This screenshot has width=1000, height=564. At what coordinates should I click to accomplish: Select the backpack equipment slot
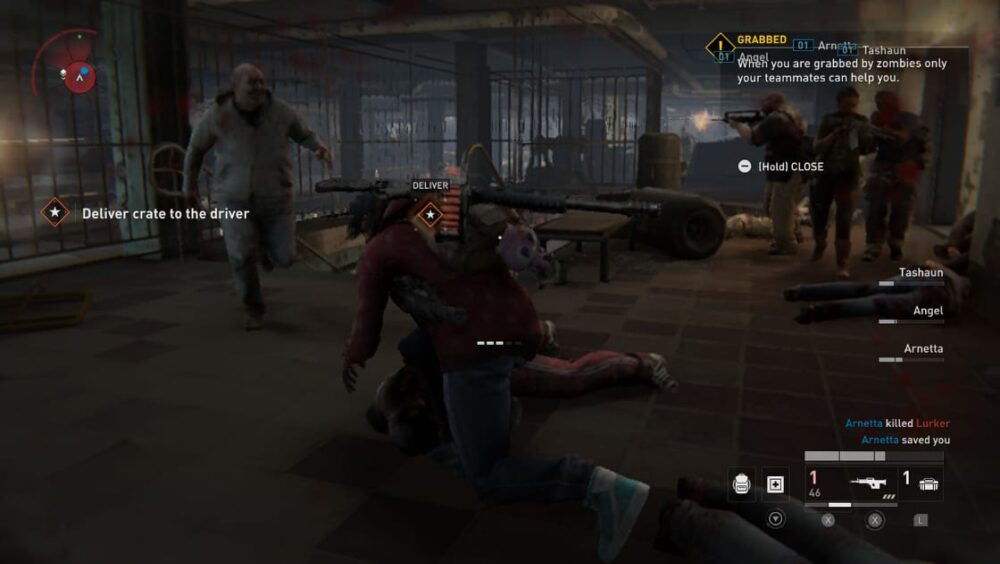[741, 485]
